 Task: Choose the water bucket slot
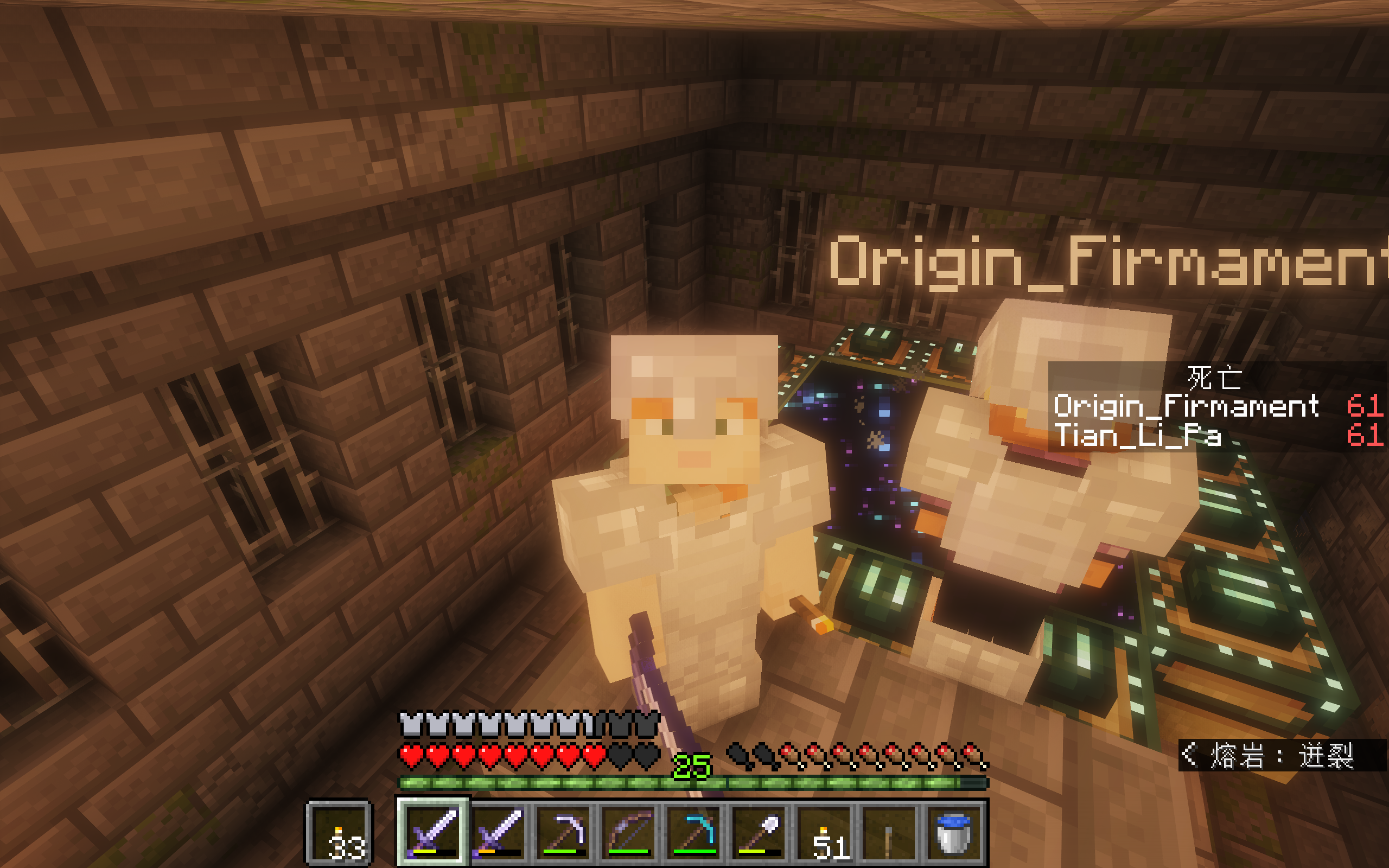tap(954, 832)
